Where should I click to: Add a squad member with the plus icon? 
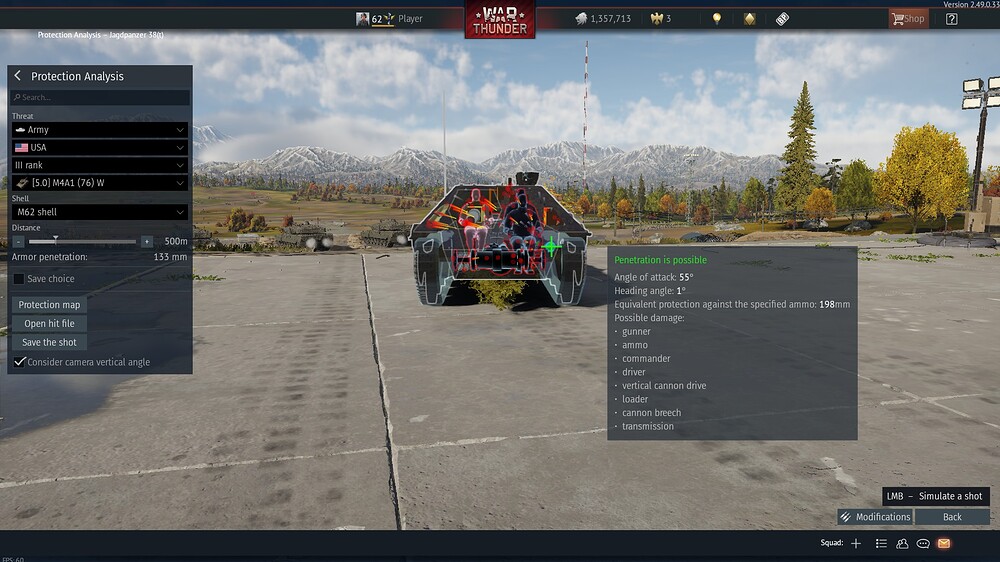click(856, 543)
